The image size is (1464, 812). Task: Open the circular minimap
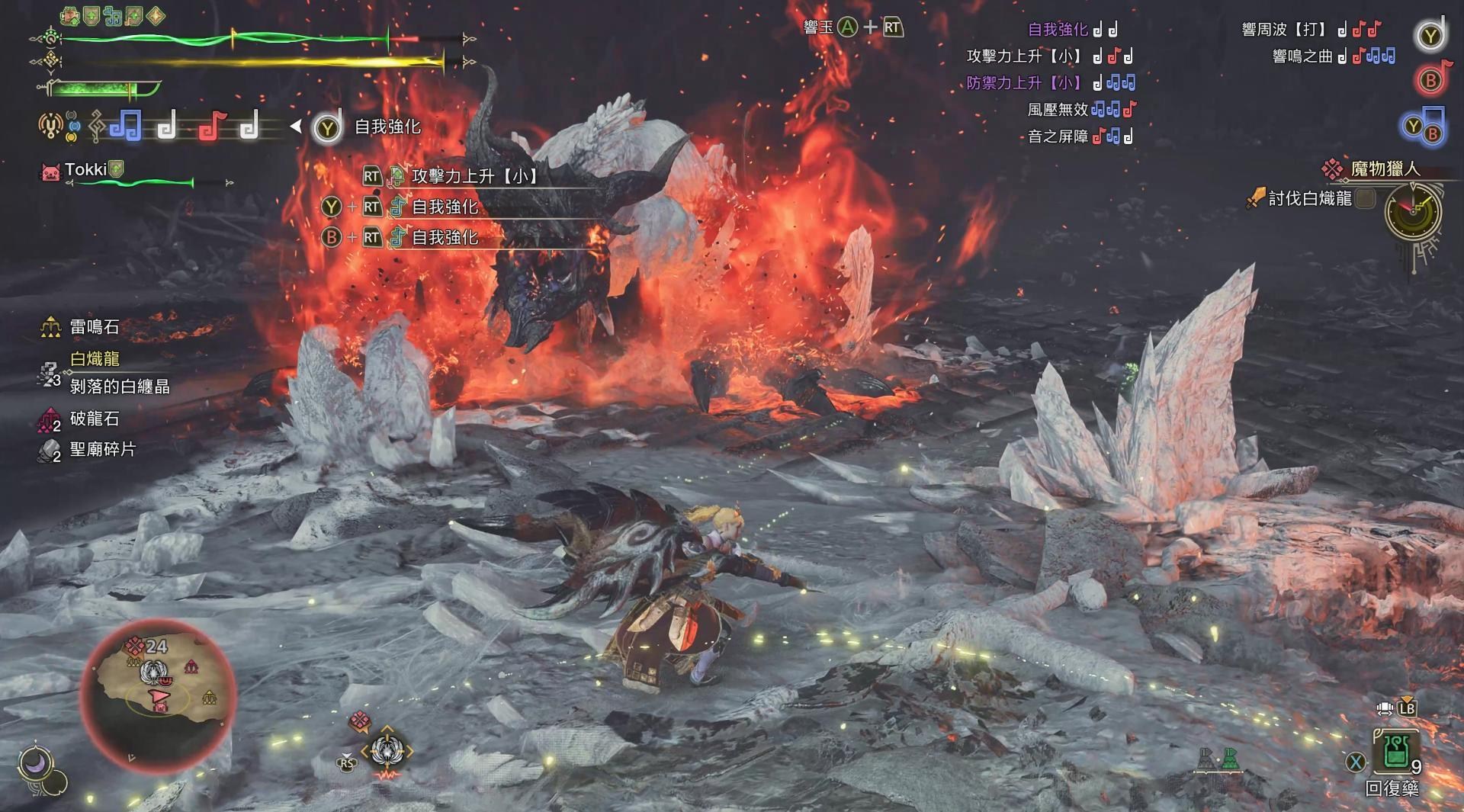[159, 692]
